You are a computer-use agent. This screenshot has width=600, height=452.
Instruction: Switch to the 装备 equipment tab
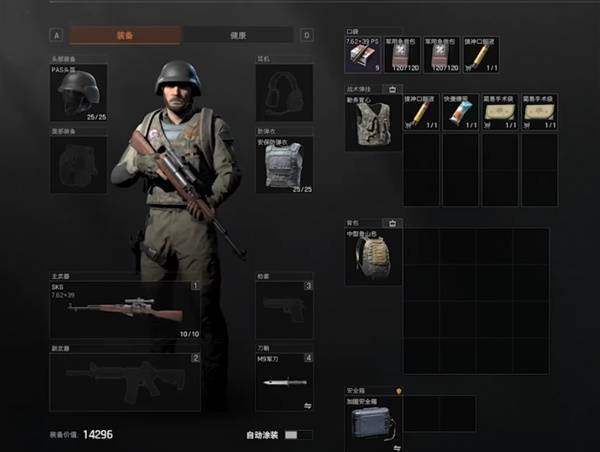pos(125,35)
